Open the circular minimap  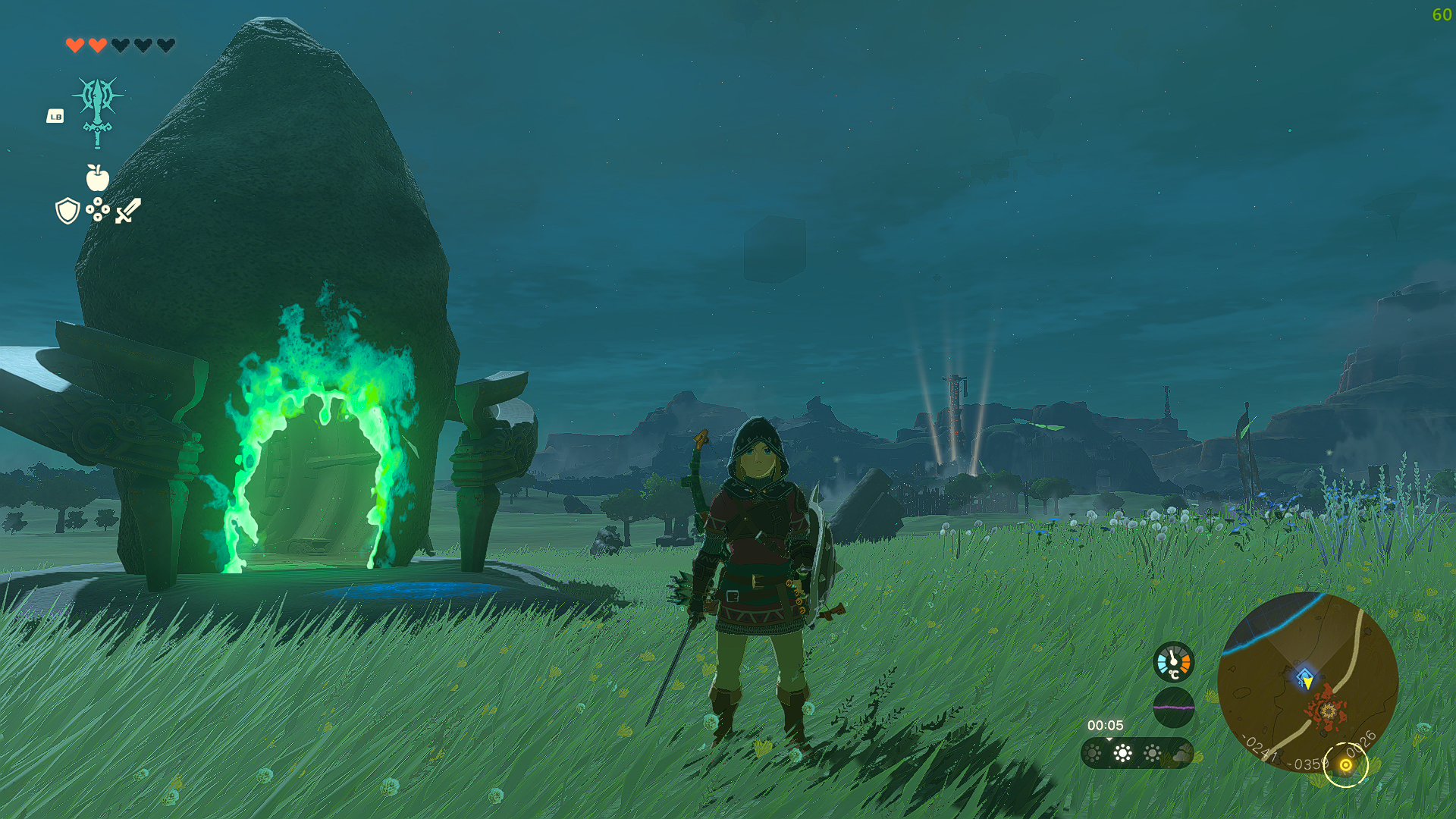pos(1307,682)
